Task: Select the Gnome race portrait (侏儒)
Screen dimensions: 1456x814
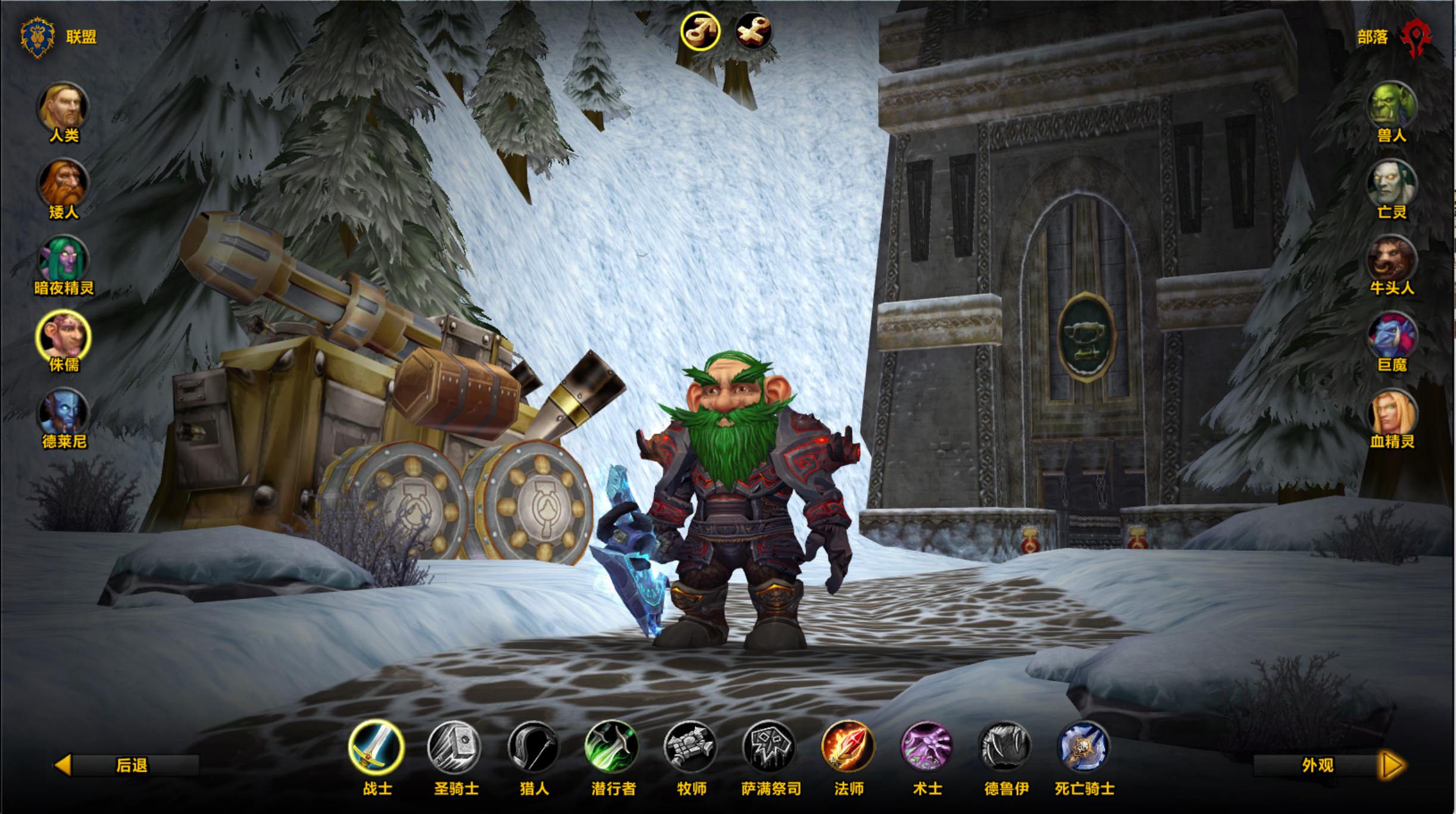Action: click(64, 336)
